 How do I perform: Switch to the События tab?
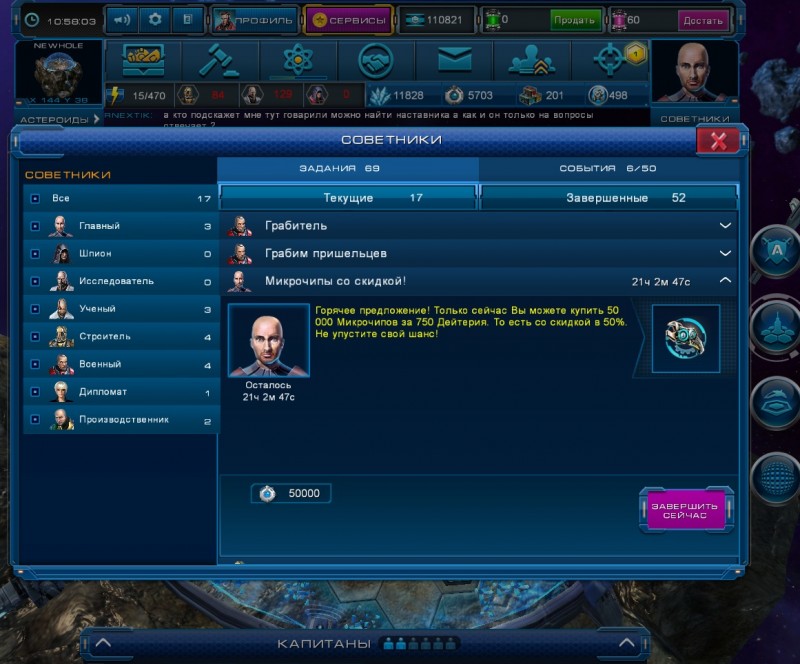tap(608, 169)
